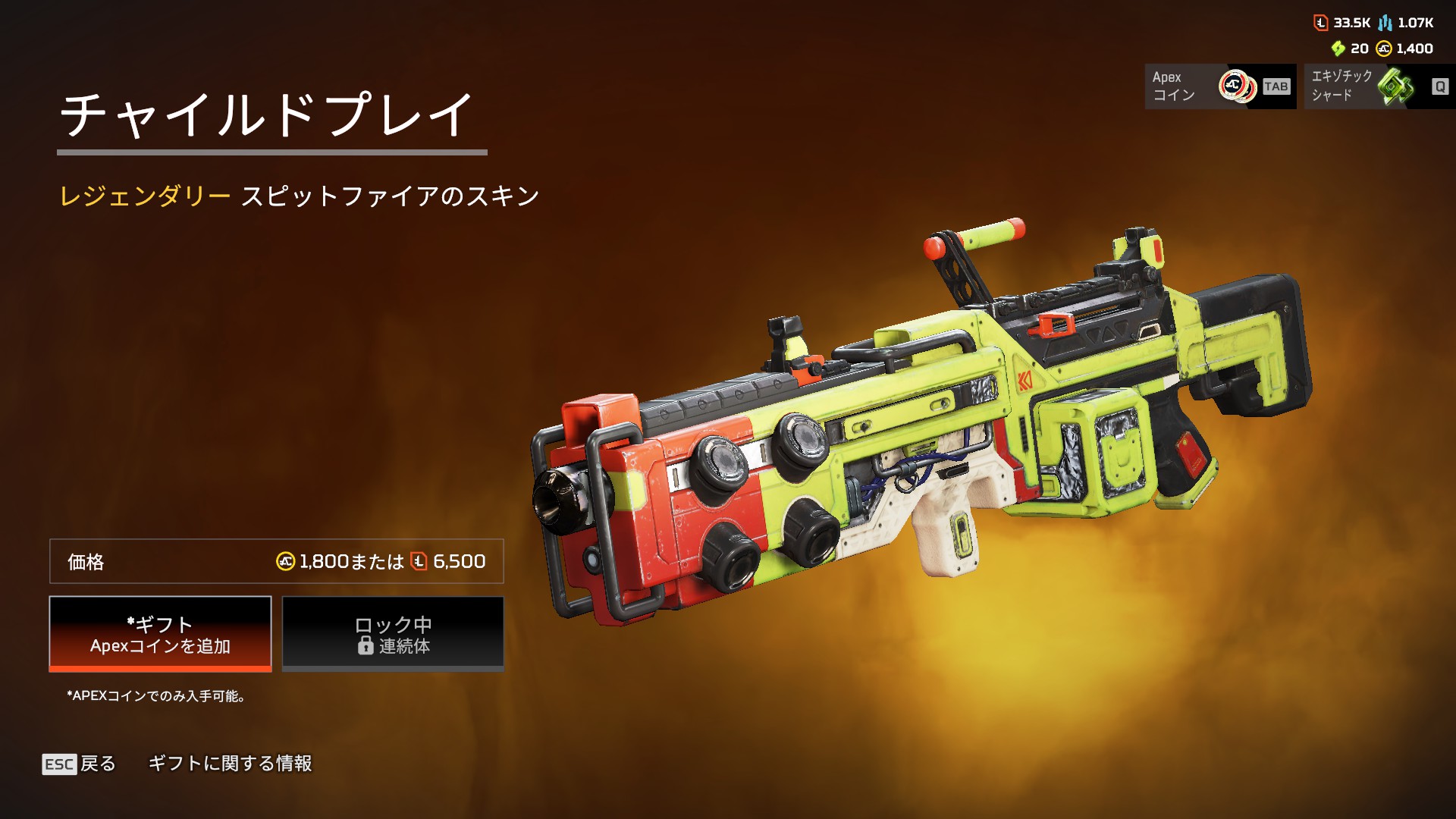The width and height of the screenshot is (1456, 819).
Task: Go back with the 戻る button
Action: (80, 764)
